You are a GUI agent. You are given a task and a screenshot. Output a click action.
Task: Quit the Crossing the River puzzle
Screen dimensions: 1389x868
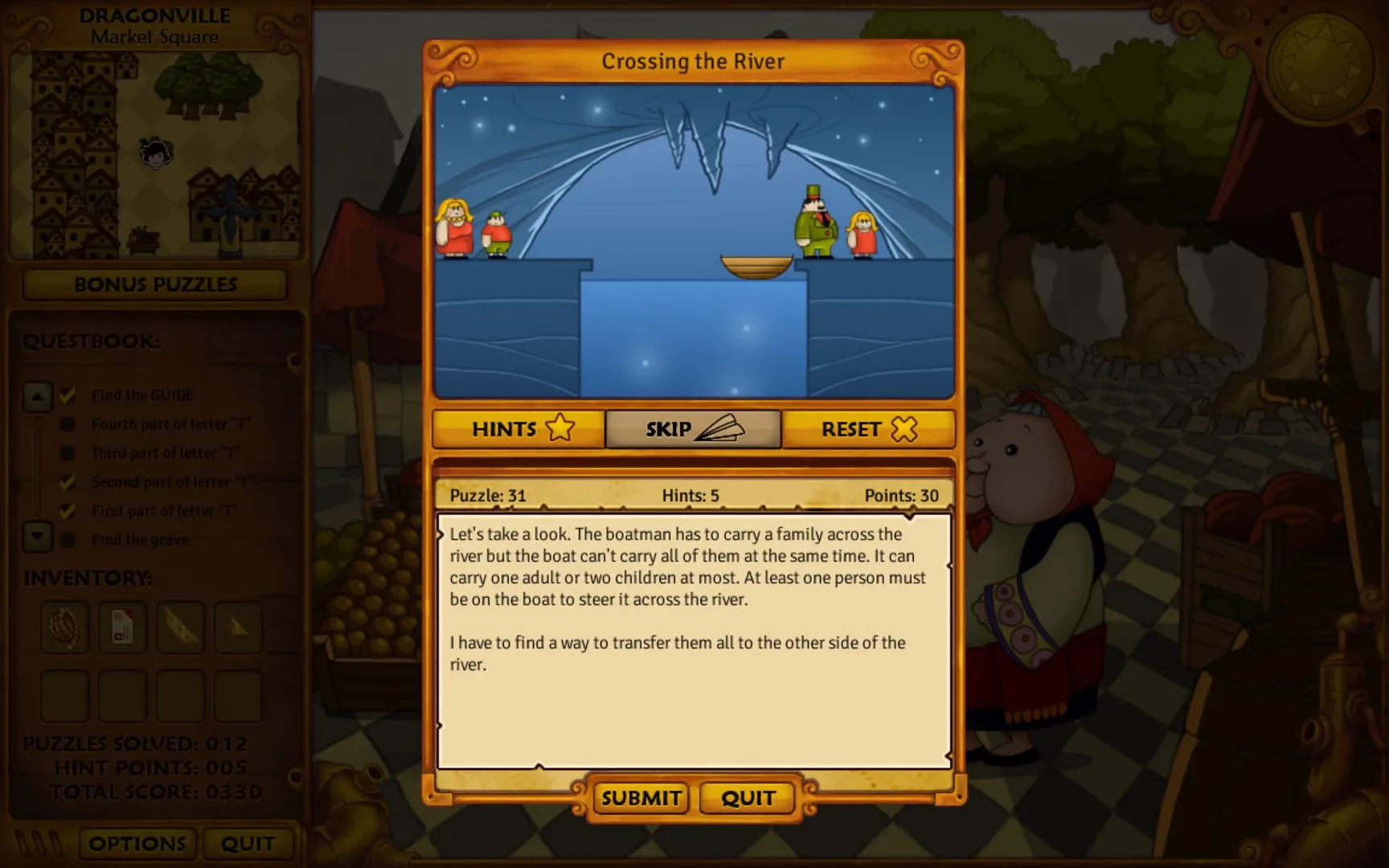(747, 797)
